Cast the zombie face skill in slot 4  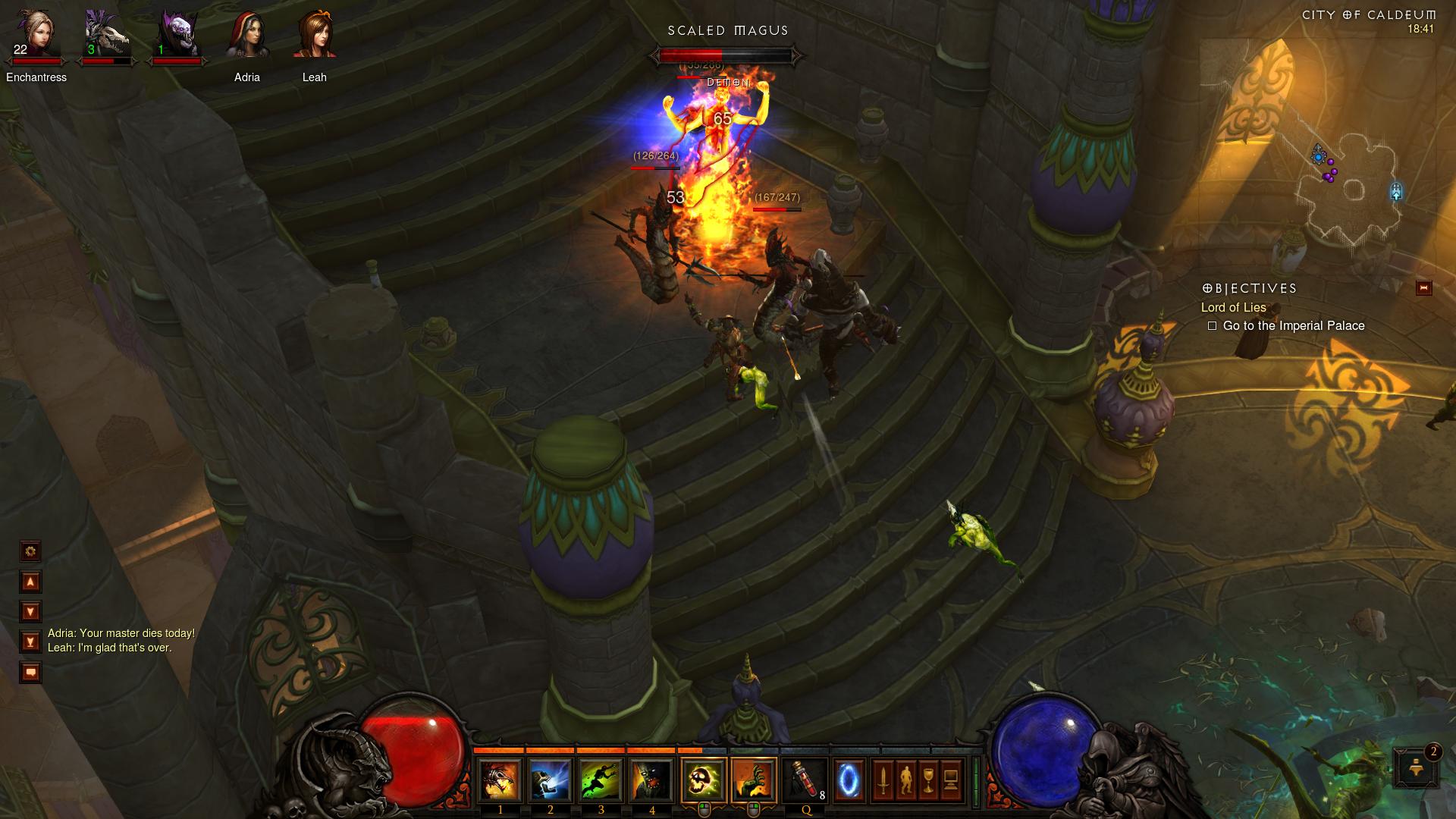(x=651, y=780)
